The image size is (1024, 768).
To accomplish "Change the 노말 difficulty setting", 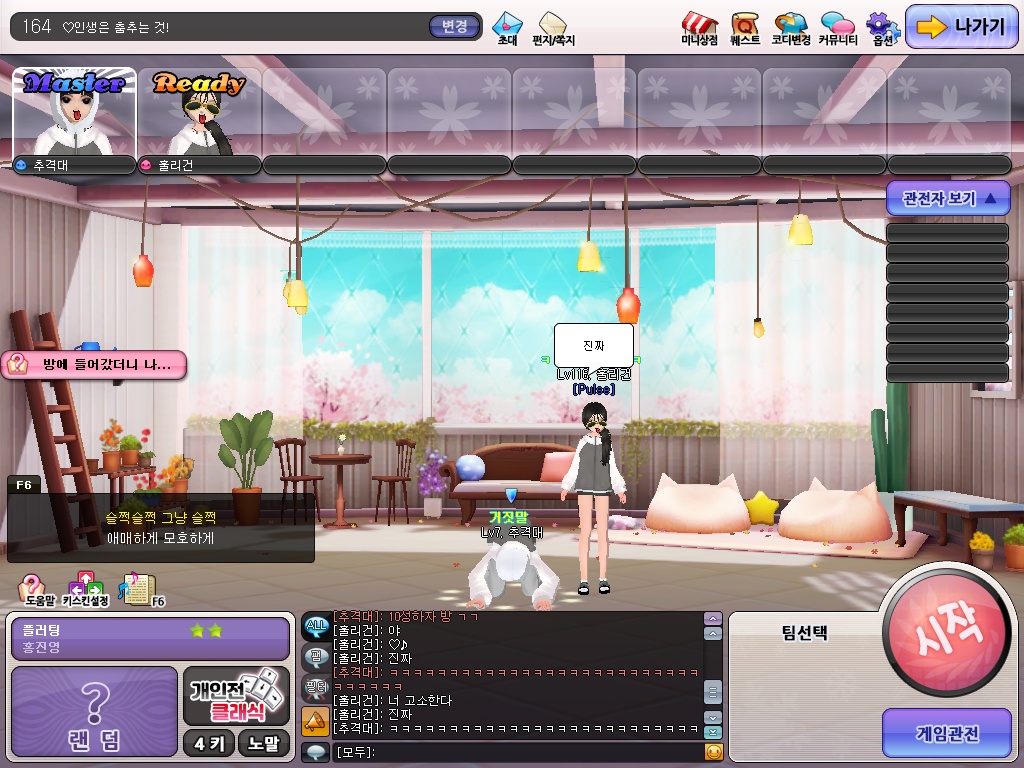I will click(265, 743).
